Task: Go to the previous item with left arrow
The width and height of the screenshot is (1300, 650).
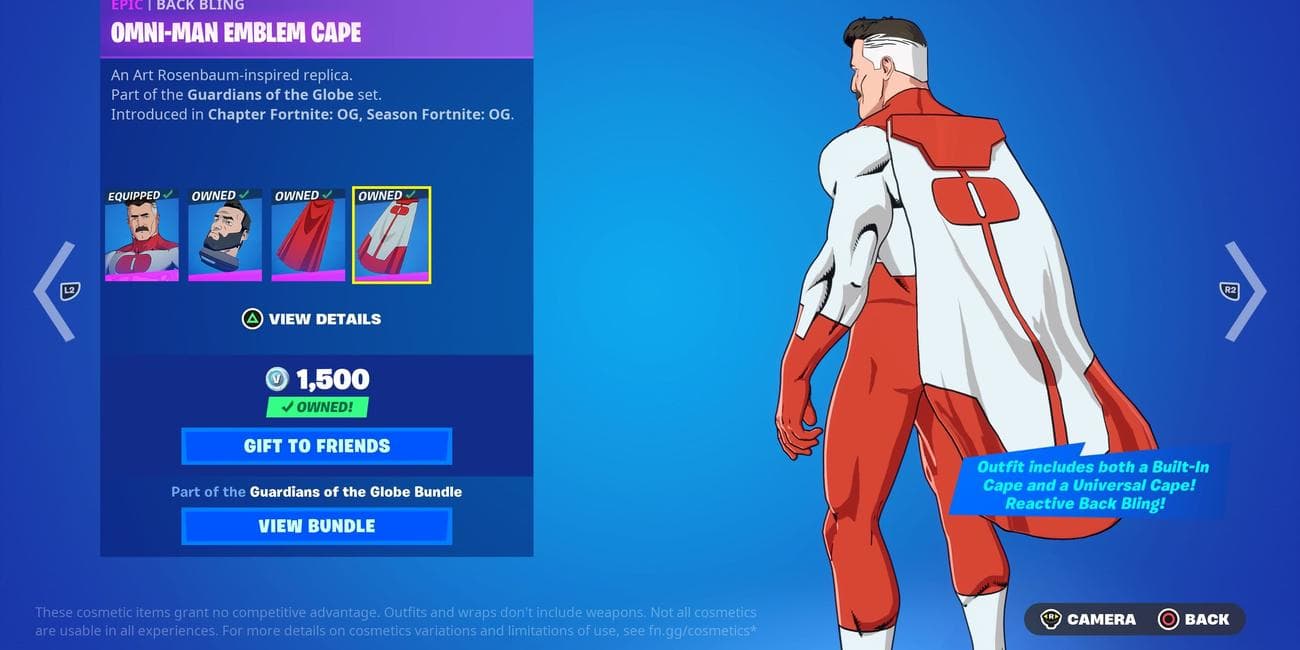Action: click(x=55, y=291)
